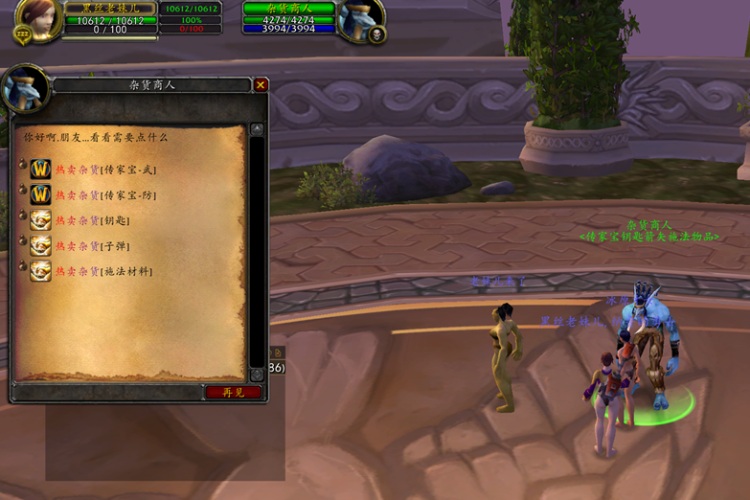Screen dimensions: 750x500
Task: Click the dialogue scroll-down arrow
Action: (x=257, y=373)
